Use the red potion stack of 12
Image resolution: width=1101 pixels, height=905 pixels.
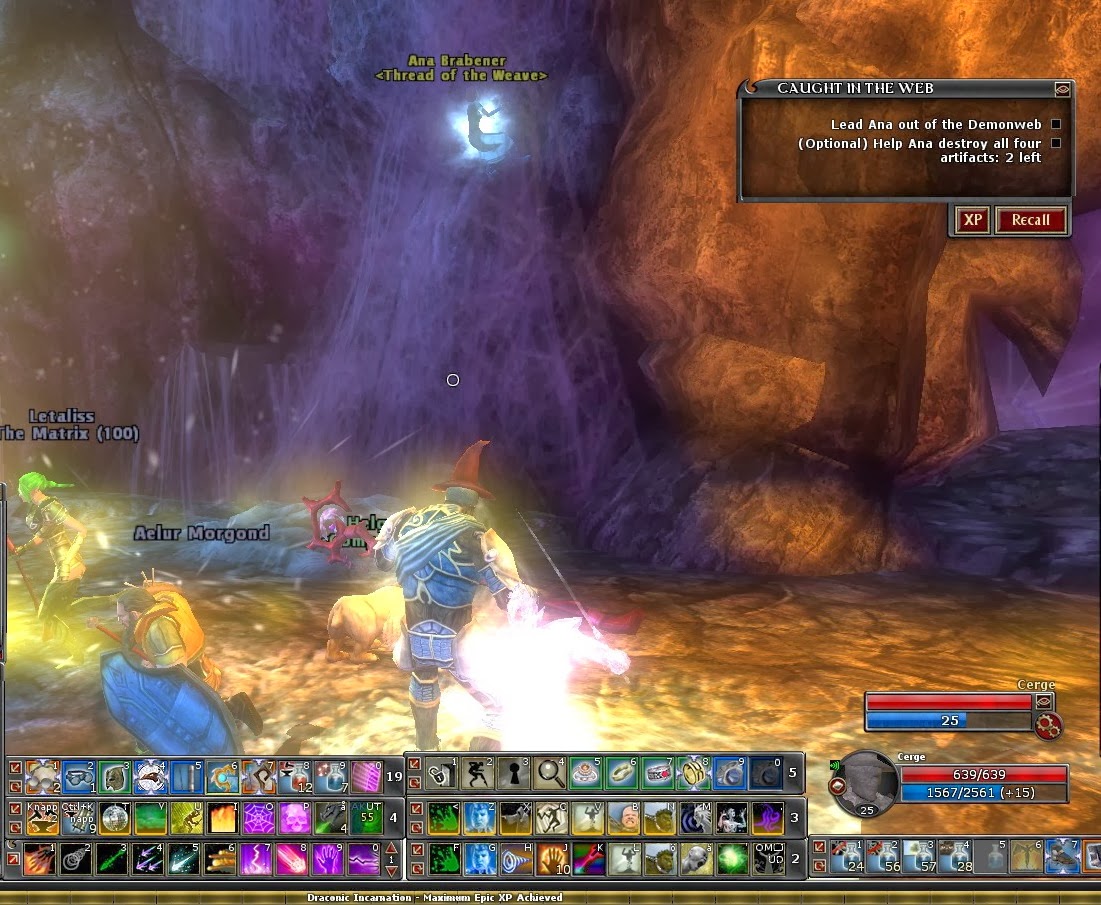296,776
